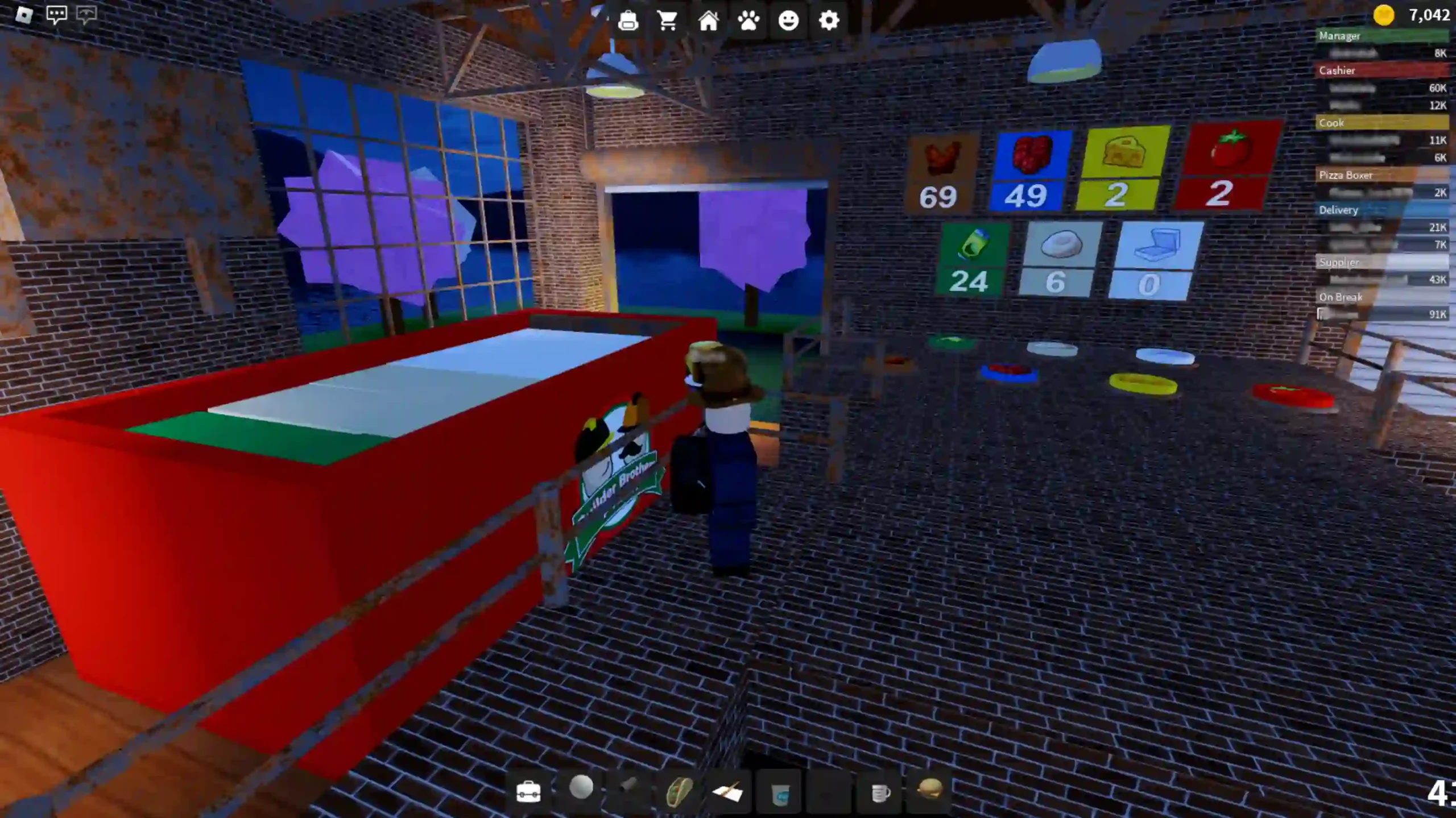Click the home icon in the top bar

click(x=708, y=21)
